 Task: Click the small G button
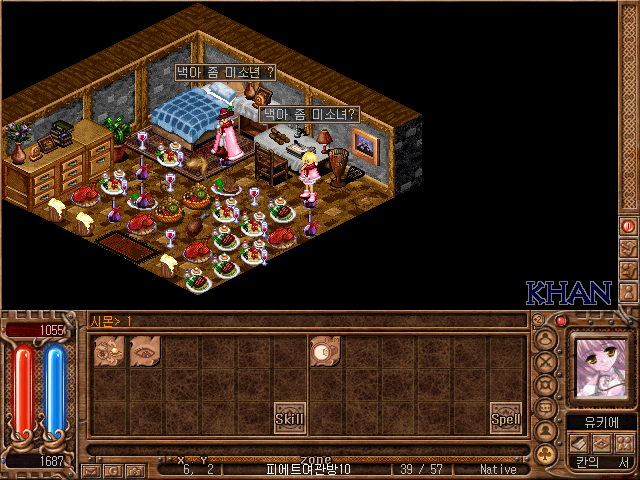(x=112, y=470)
